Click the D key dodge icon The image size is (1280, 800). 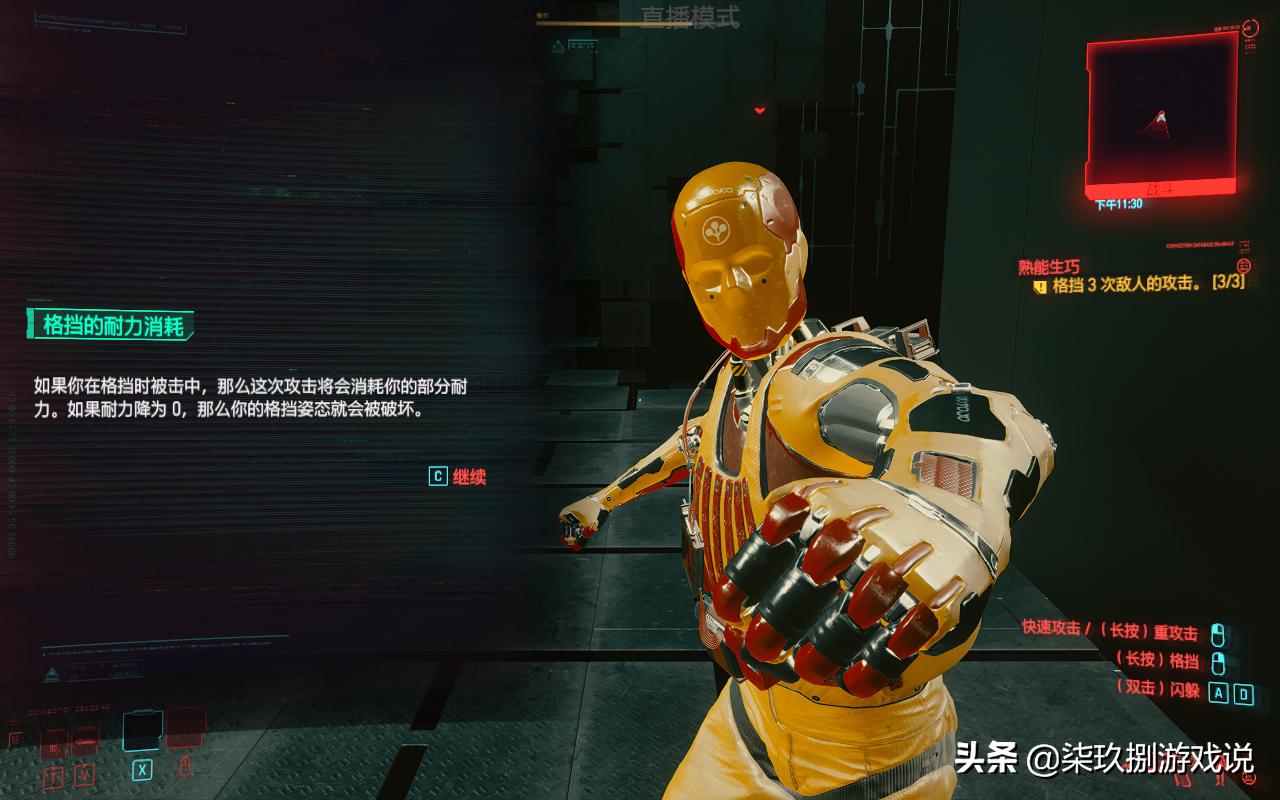coord(1245,693)
